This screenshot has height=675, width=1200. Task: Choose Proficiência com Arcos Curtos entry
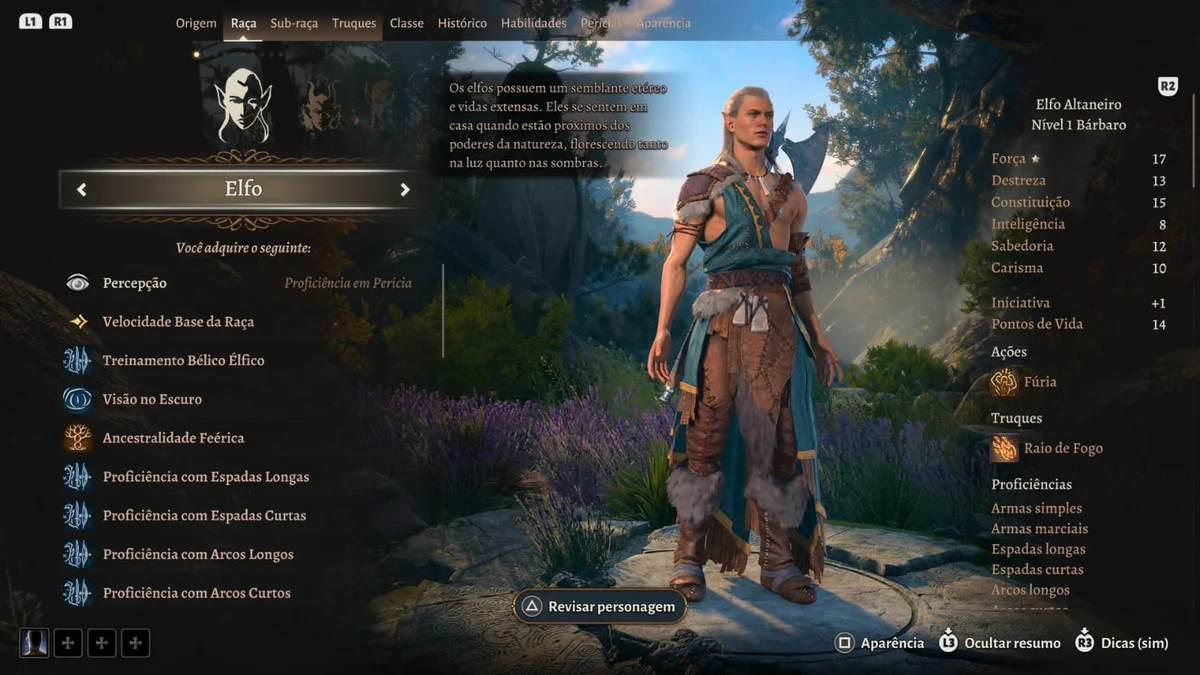tap(196, 593)
